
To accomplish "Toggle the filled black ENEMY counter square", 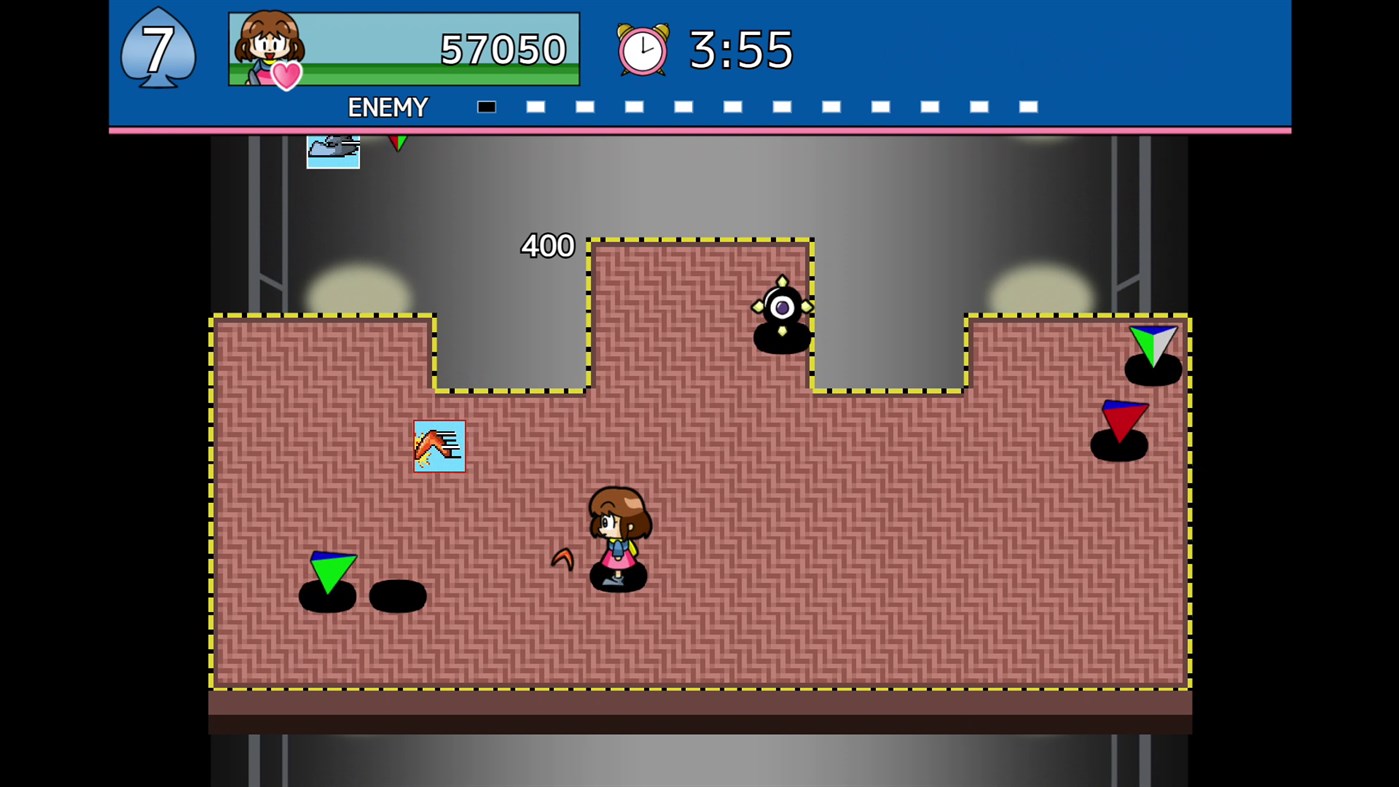I will coord(486,107).
